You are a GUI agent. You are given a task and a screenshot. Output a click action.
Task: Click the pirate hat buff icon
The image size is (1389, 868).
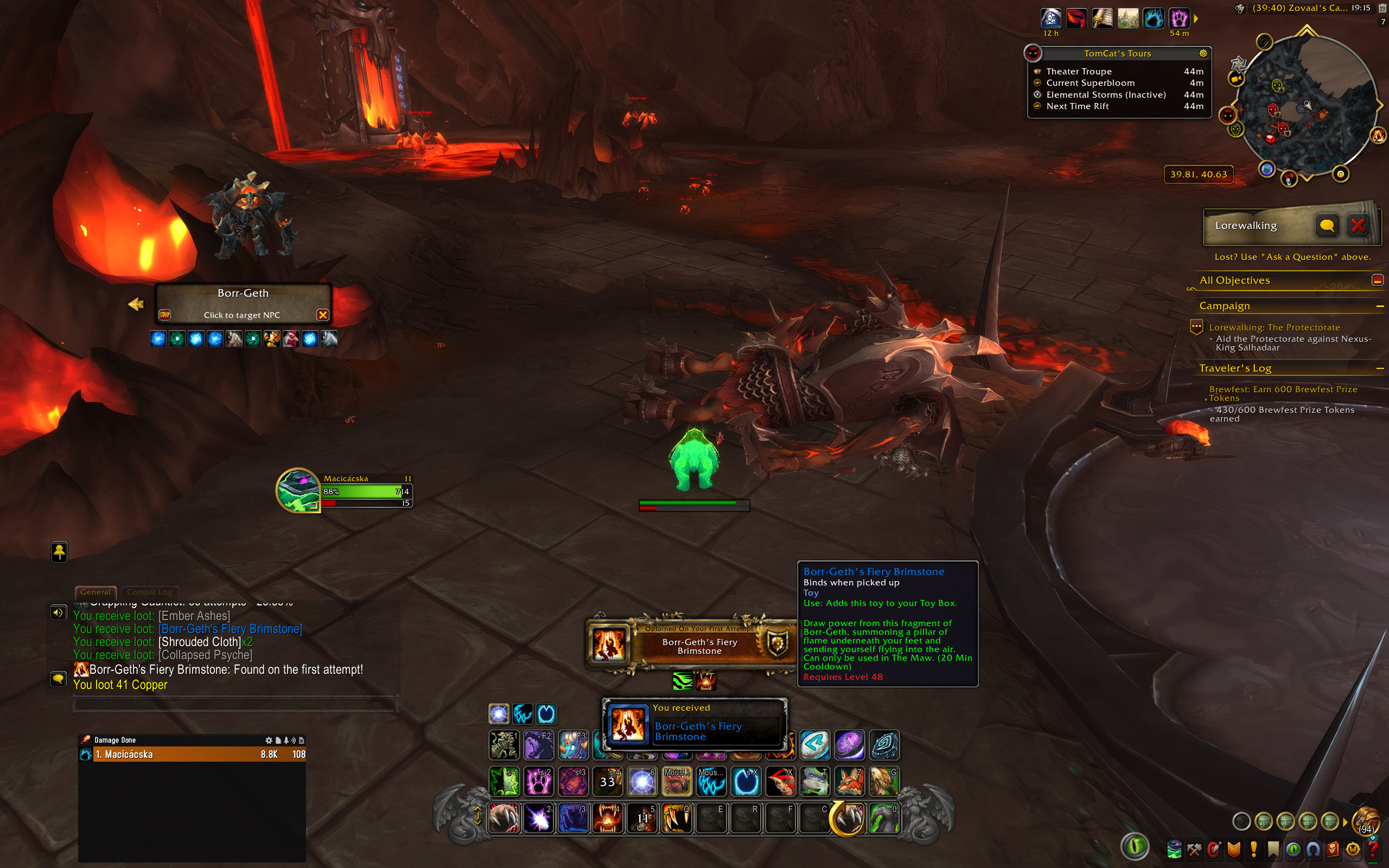(x=1050, y=18)
